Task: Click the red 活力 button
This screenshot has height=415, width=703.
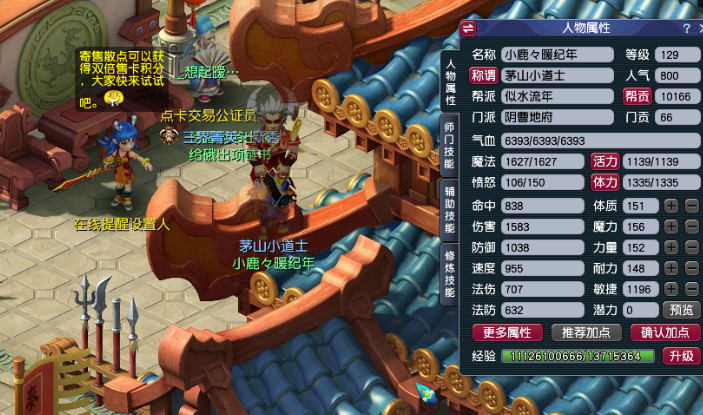Action: pos(605,161)
